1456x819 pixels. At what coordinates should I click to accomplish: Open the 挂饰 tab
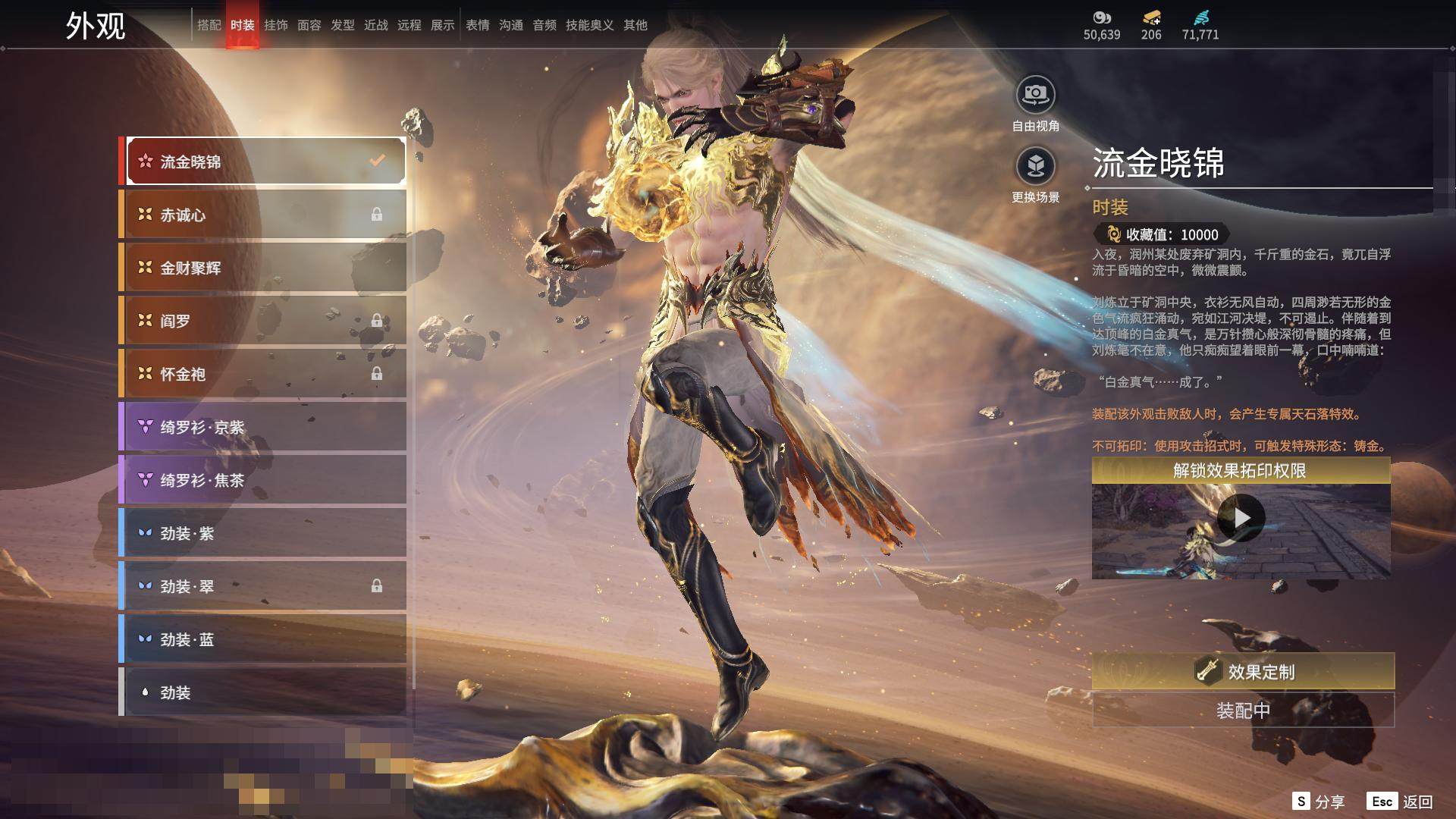pyautogui.click(x=275, y=25)
